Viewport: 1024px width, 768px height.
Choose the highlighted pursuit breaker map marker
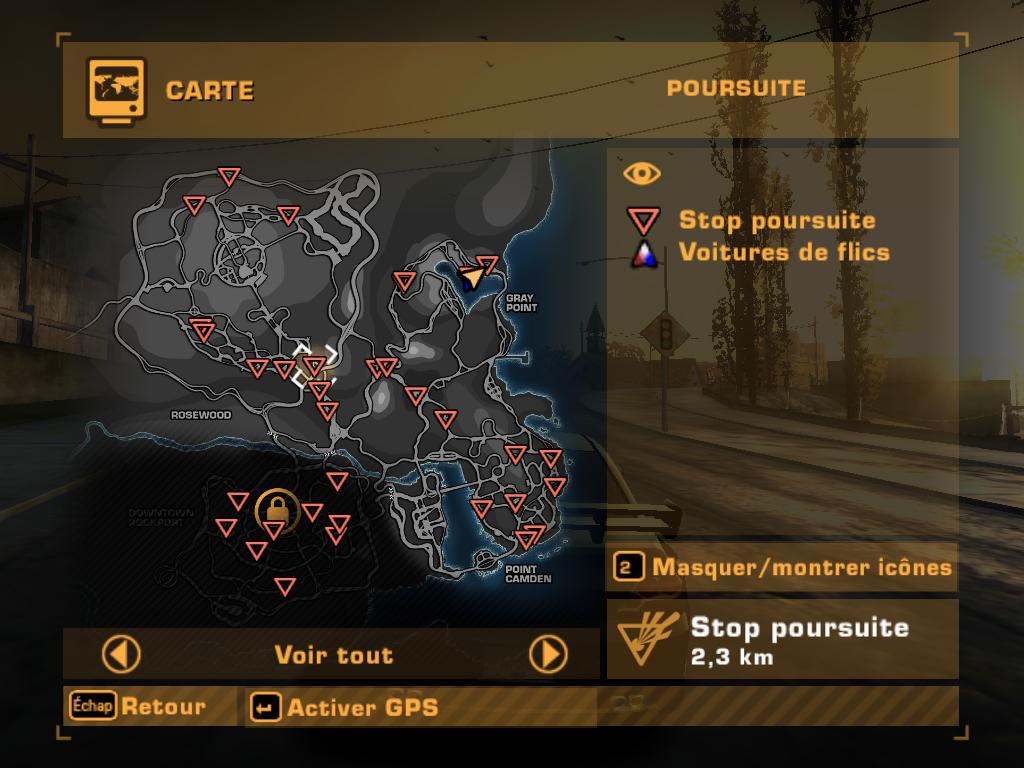[314, 365]
